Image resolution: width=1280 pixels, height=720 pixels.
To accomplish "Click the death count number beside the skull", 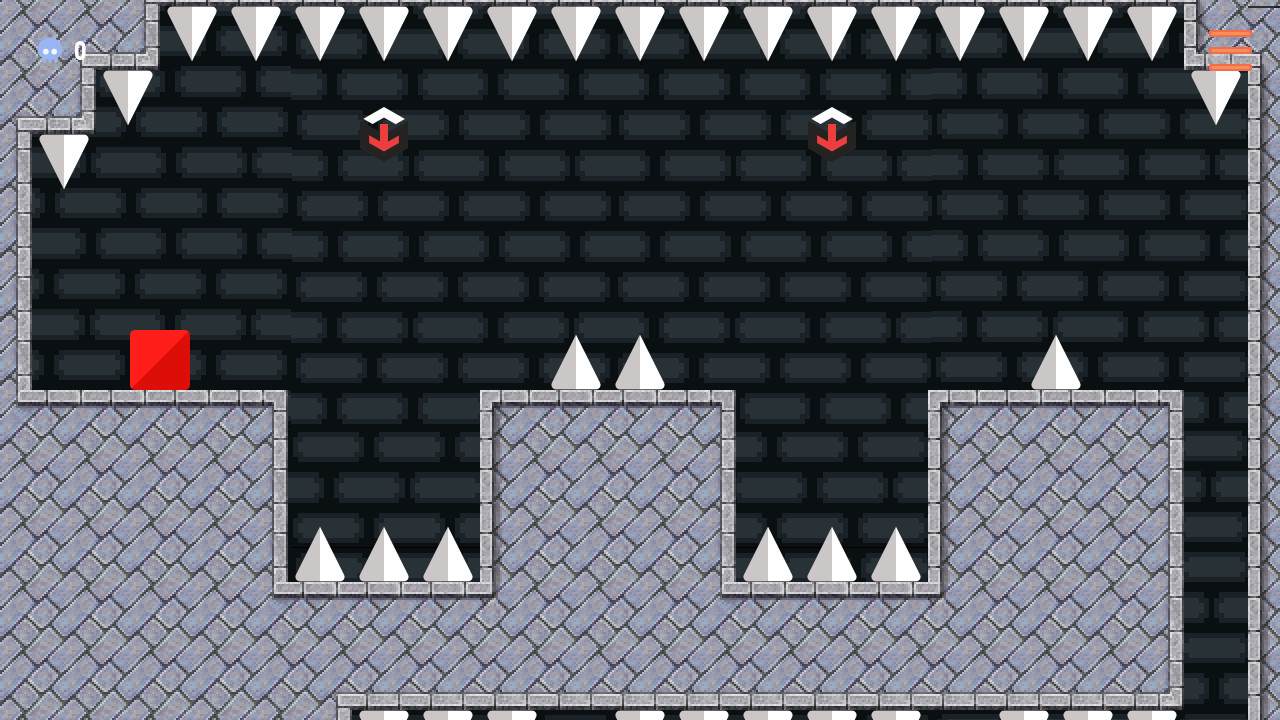I will pos(80,50).
